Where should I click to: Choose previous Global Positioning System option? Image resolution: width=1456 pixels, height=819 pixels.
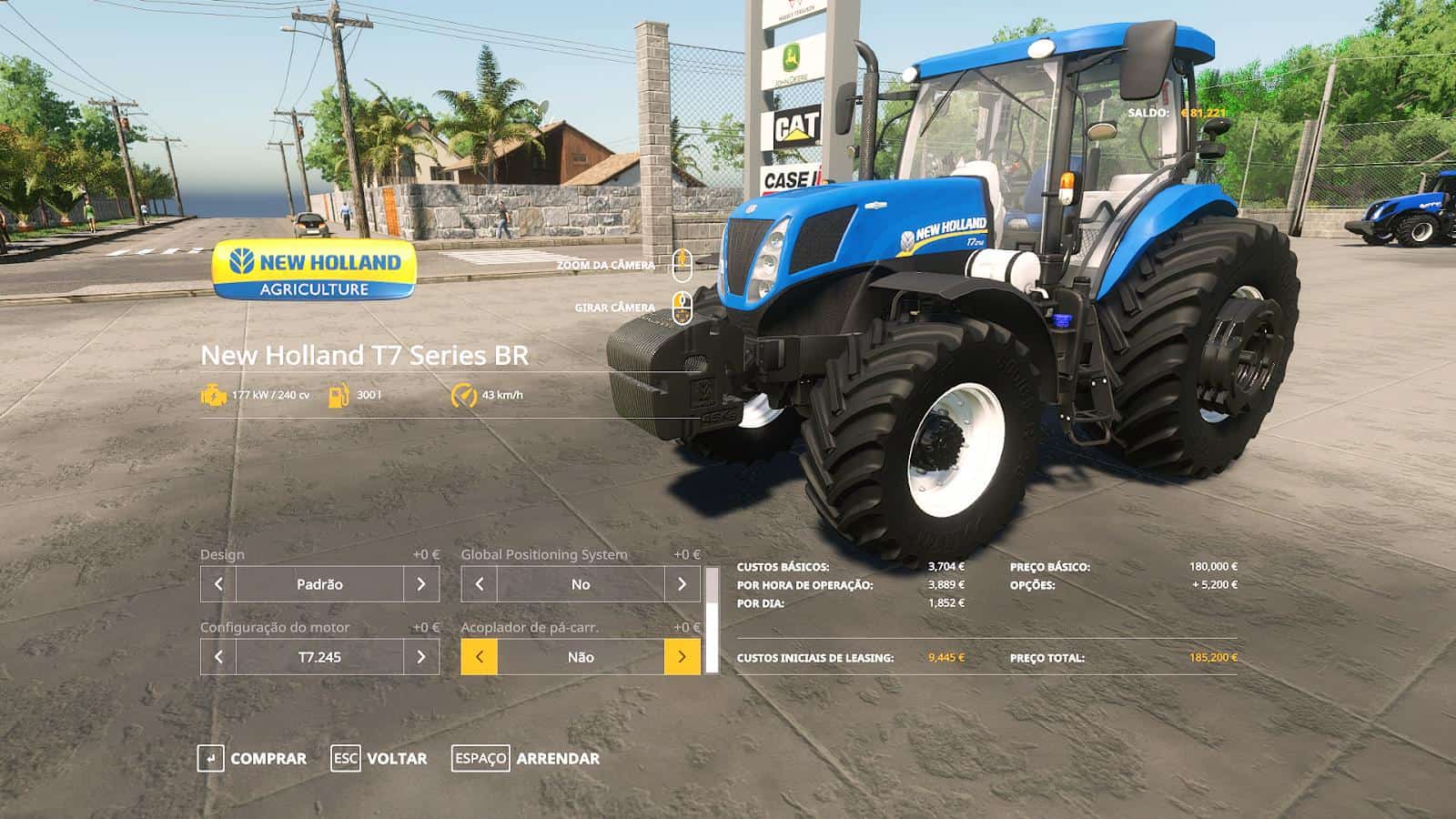[480, 584]
